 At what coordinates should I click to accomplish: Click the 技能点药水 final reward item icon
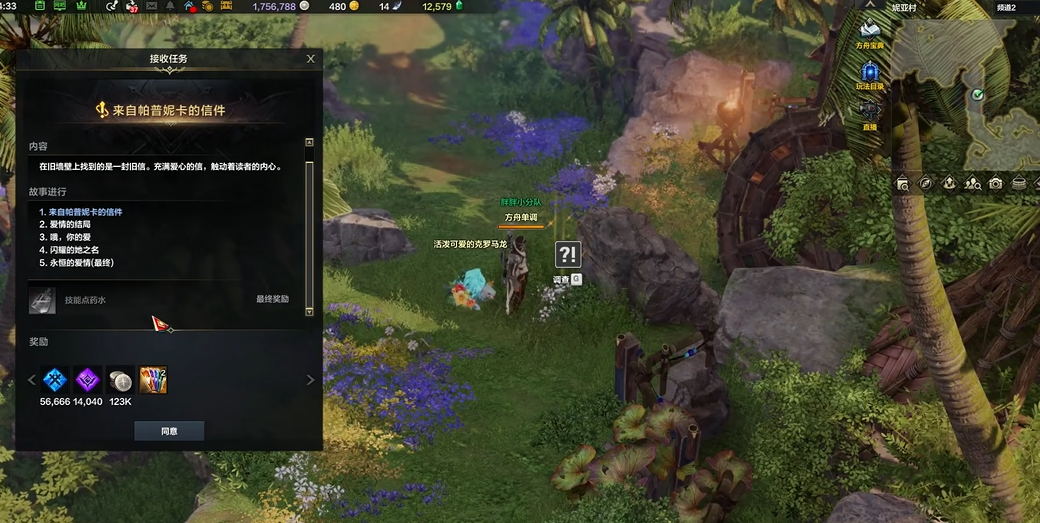[x=43, y=299]
